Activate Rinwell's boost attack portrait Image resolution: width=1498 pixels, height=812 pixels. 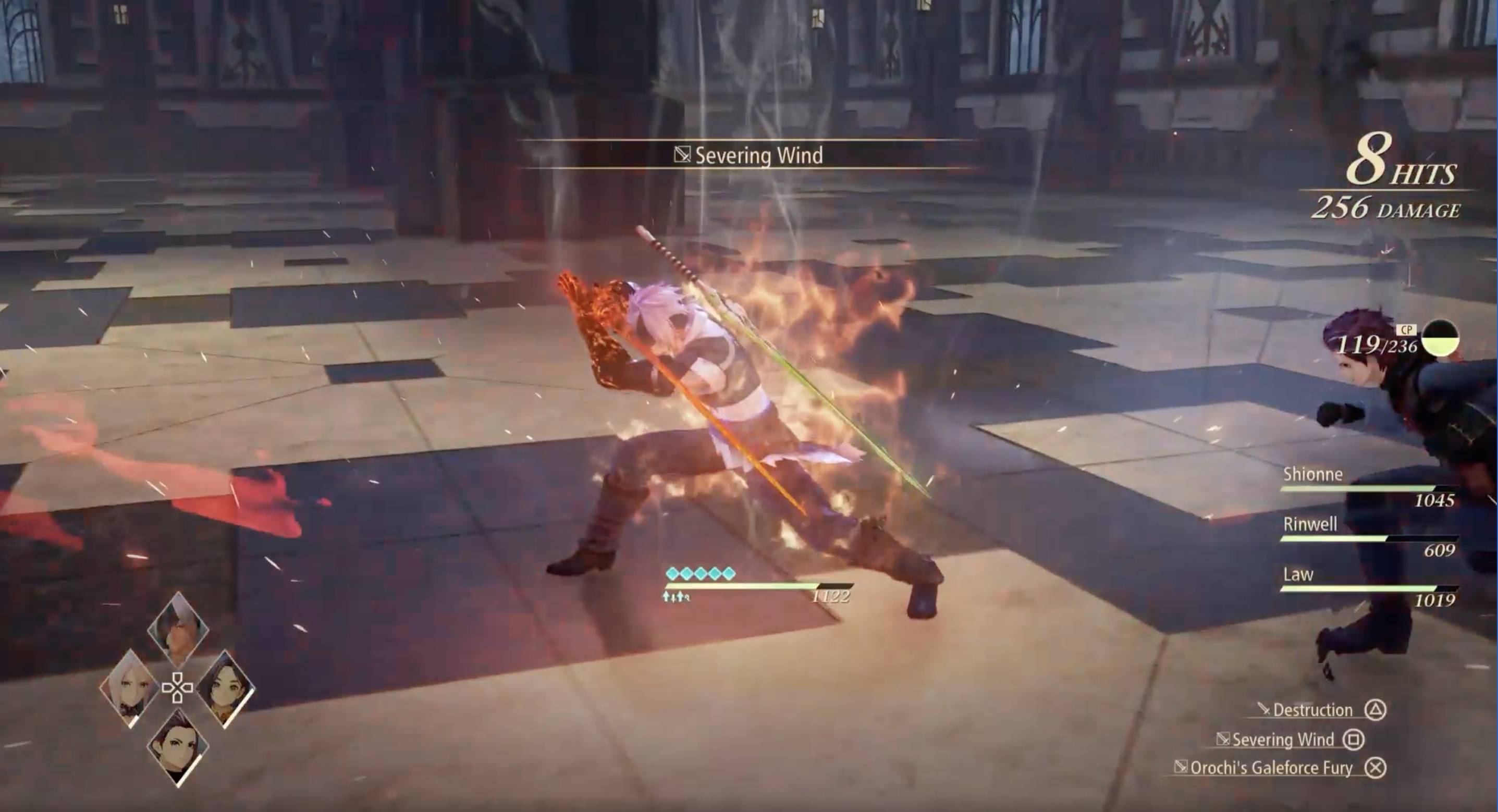tap(226, 690)
